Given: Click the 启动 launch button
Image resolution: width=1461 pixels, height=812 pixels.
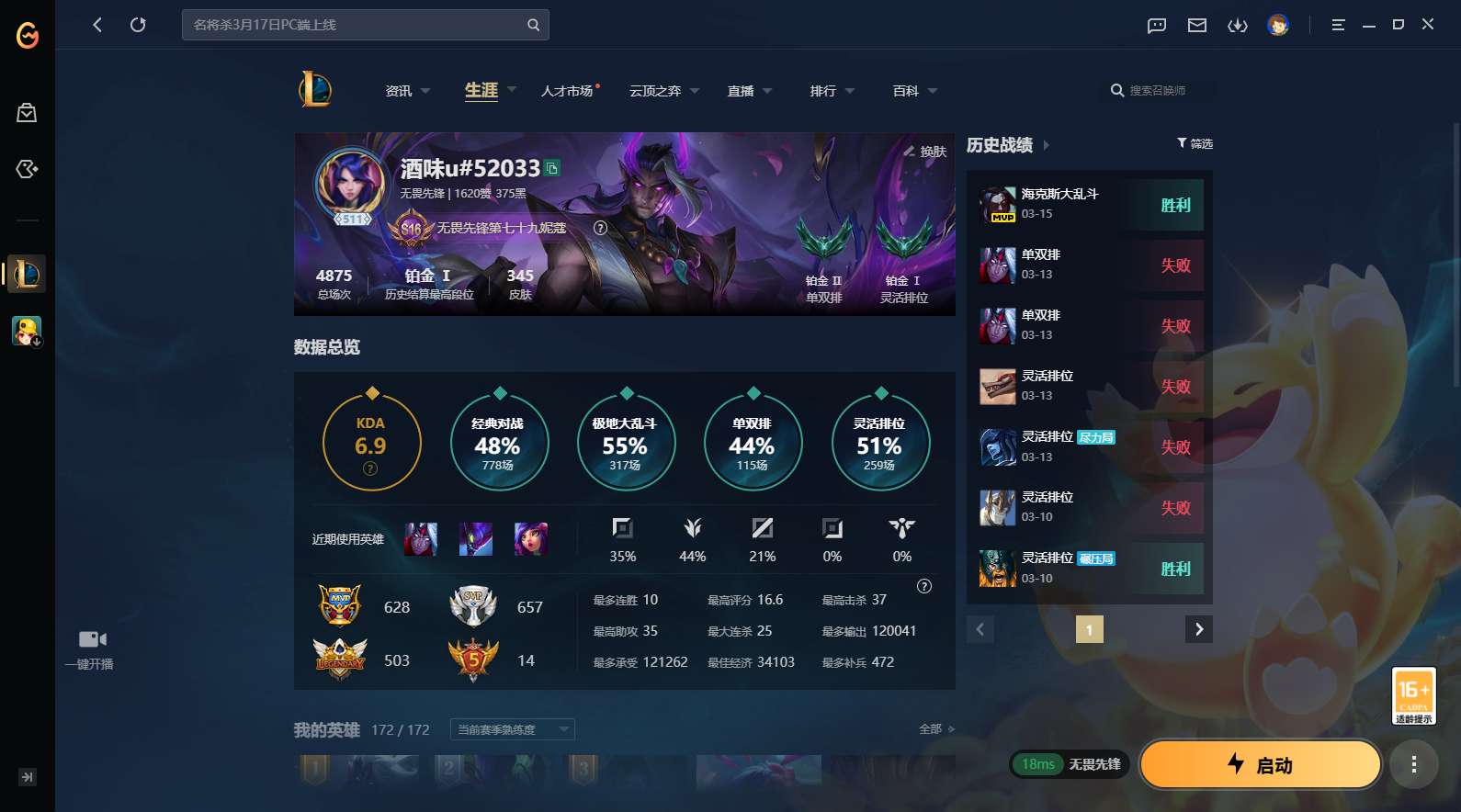Looking at the screenshot, I should pyautogui.click(x=1260, y=764).
